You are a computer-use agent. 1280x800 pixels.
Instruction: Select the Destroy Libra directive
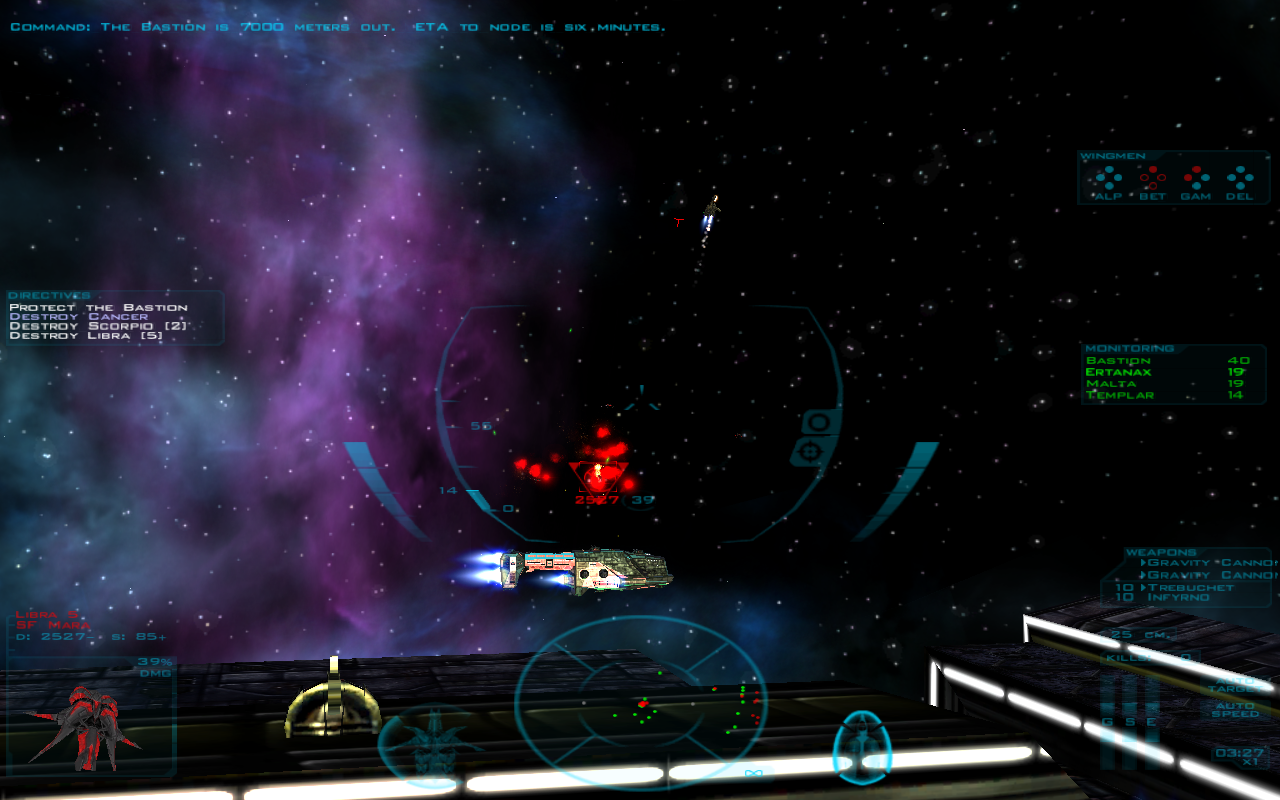86,336
